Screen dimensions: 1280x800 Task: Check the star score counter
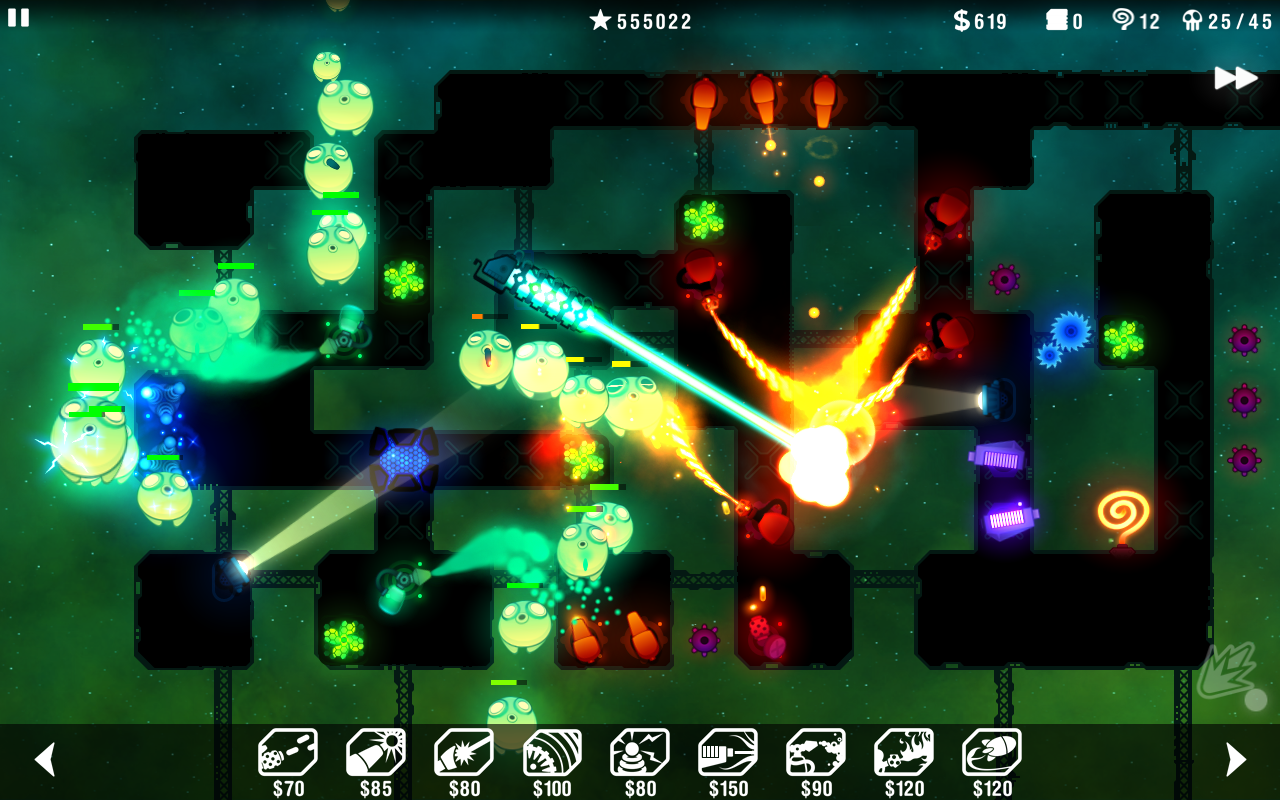point(640,20)
